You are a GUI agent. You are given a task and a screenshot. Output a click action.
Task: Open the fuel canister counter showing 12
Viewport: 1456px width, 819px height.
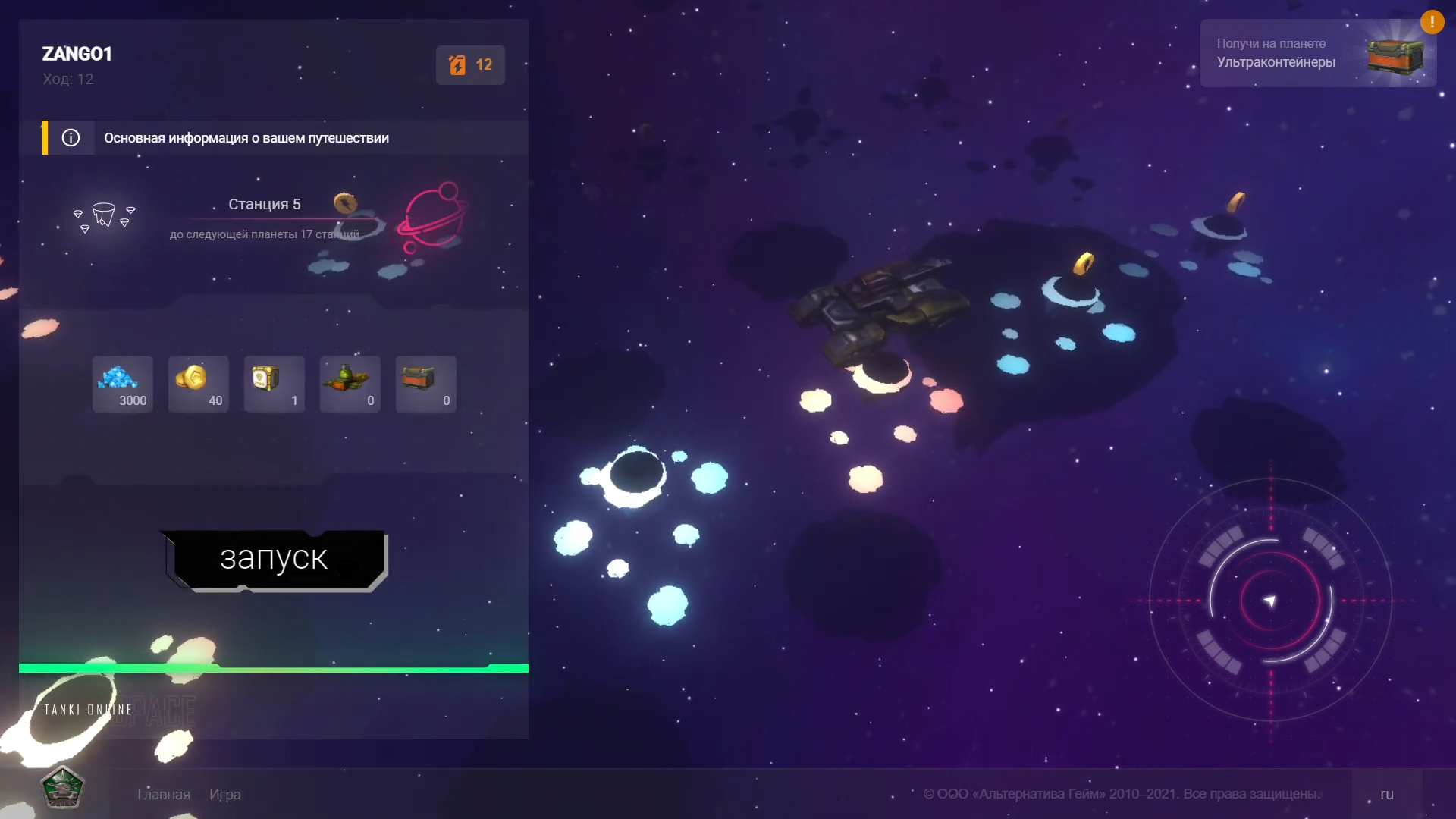(x=470, y=65)
